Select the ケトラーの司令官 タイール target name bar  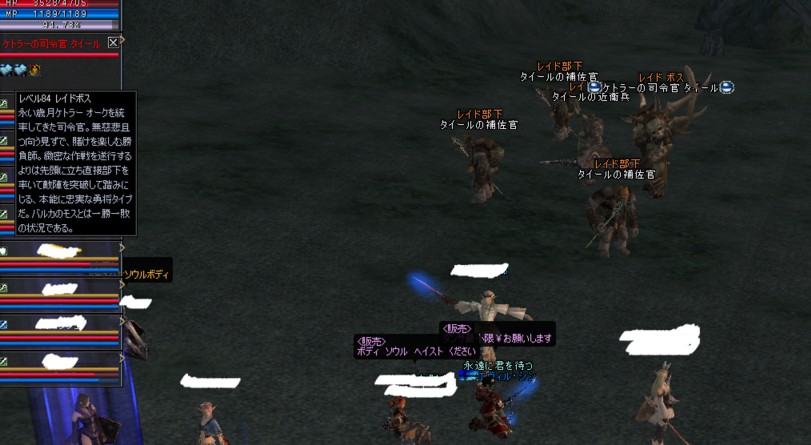(x=52, y=44)
